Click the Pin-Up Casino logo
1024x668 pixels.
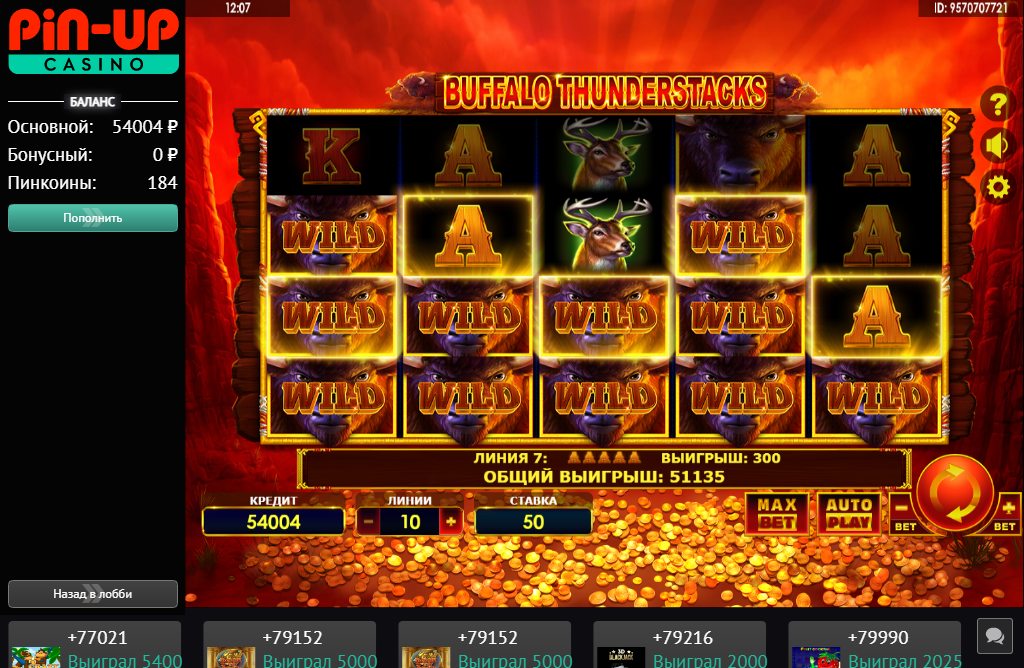click(93, 41)
